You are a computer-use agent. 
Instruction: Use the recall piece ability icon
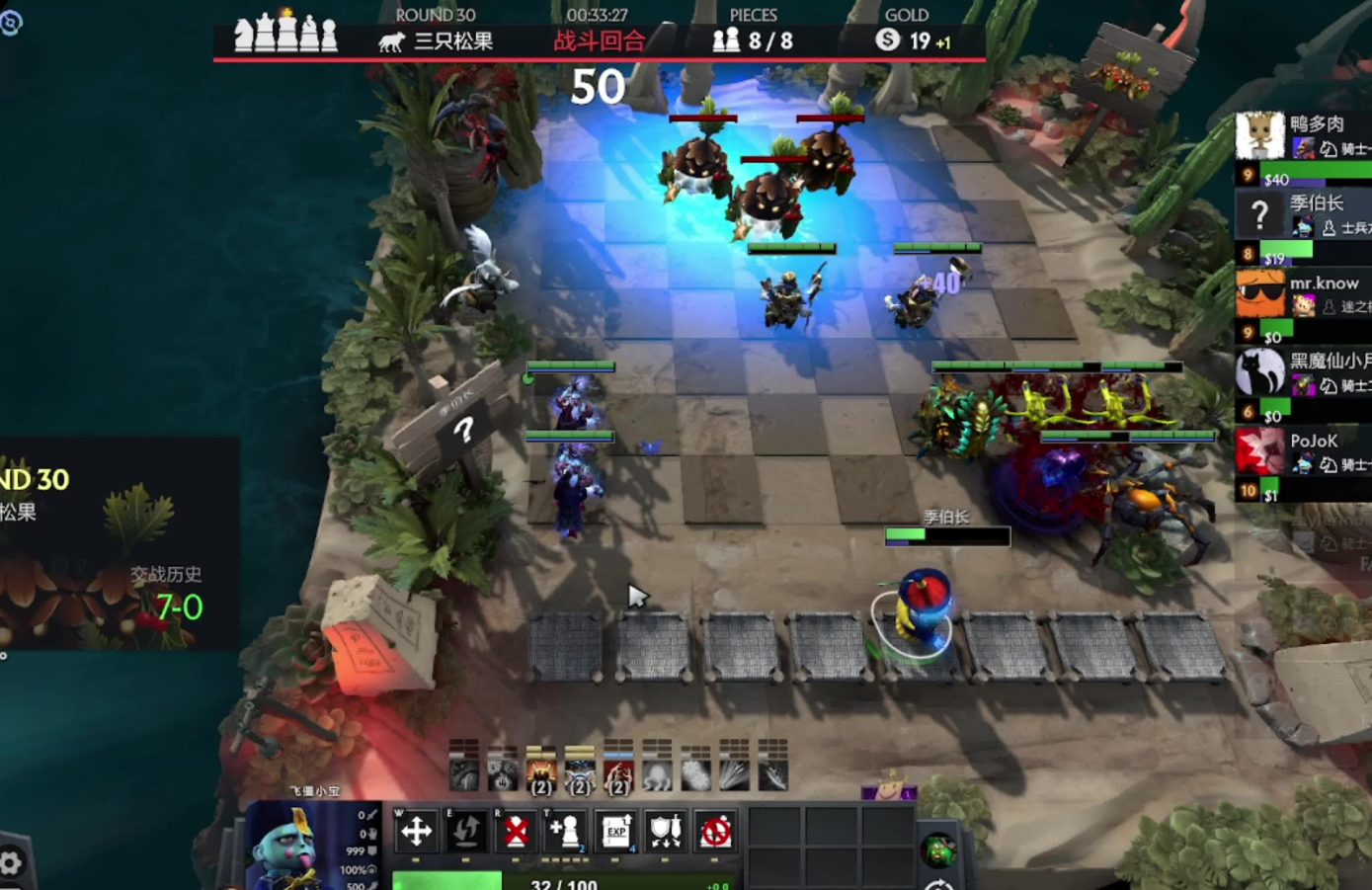coord(466,831)
